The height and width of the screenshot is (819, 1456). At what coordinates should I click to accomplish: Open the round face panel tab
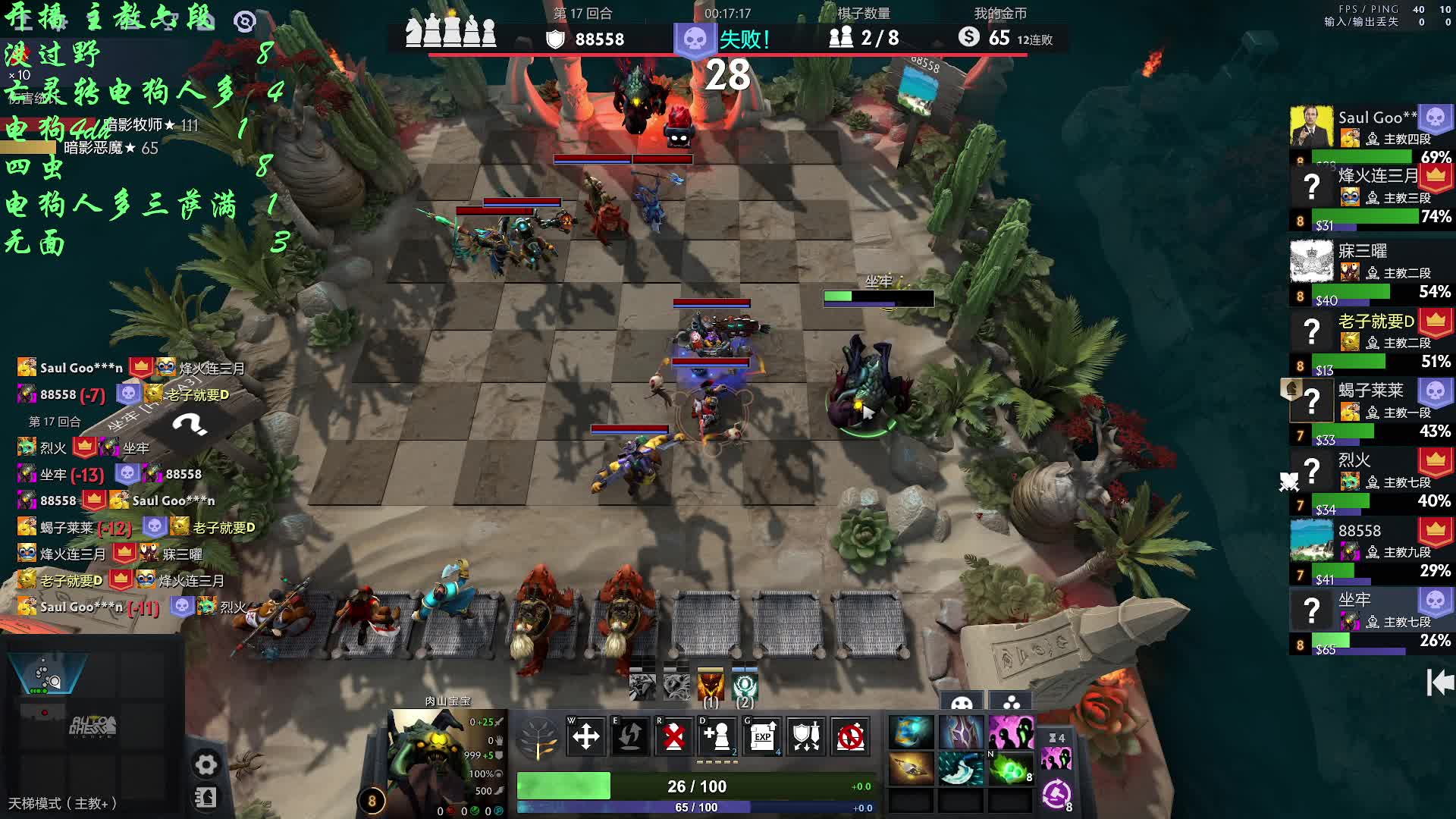pyautogui.click(x=962, y=701)
